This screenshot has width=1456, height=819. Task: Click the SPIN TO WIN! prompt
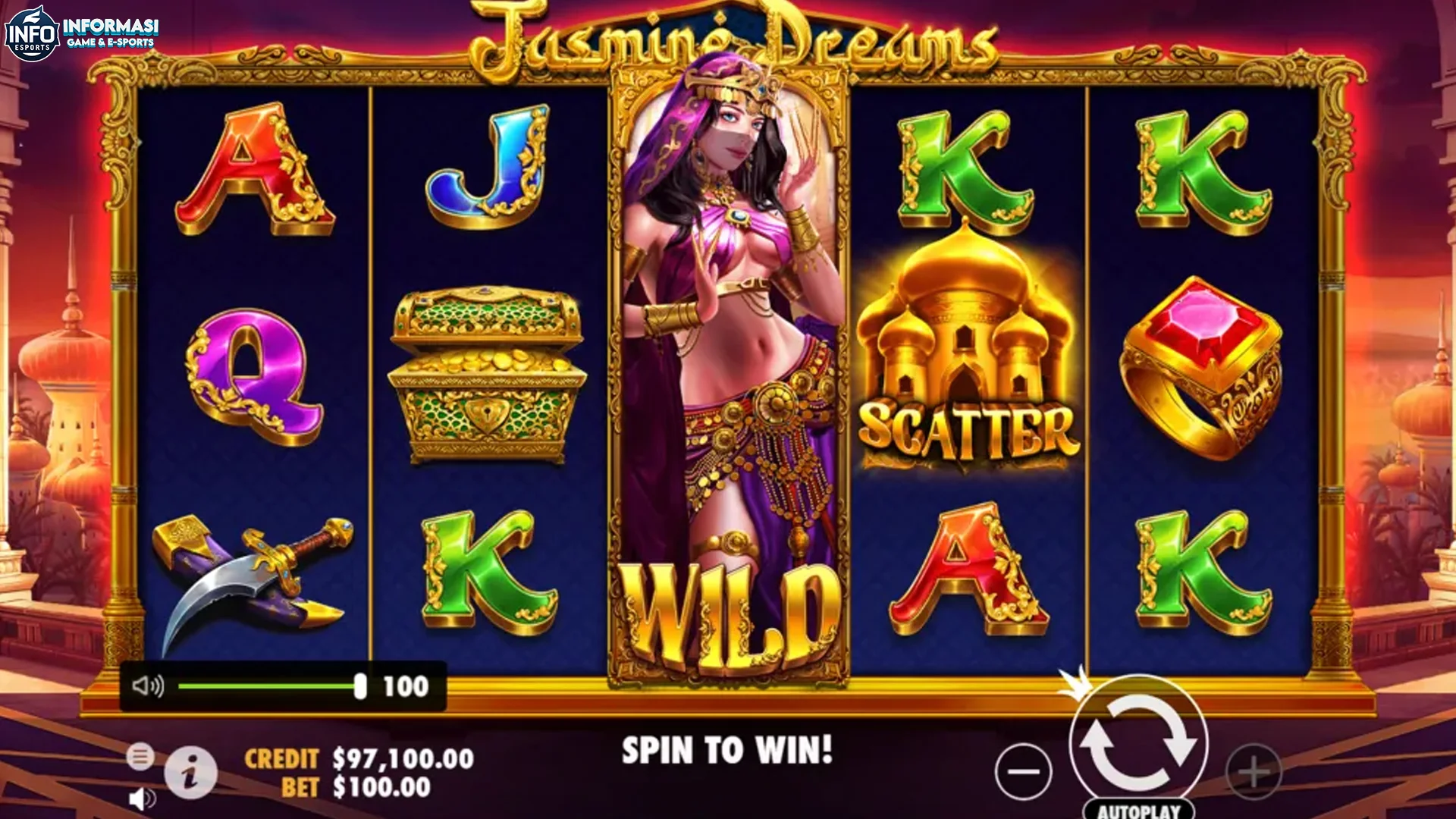(726, 748)
